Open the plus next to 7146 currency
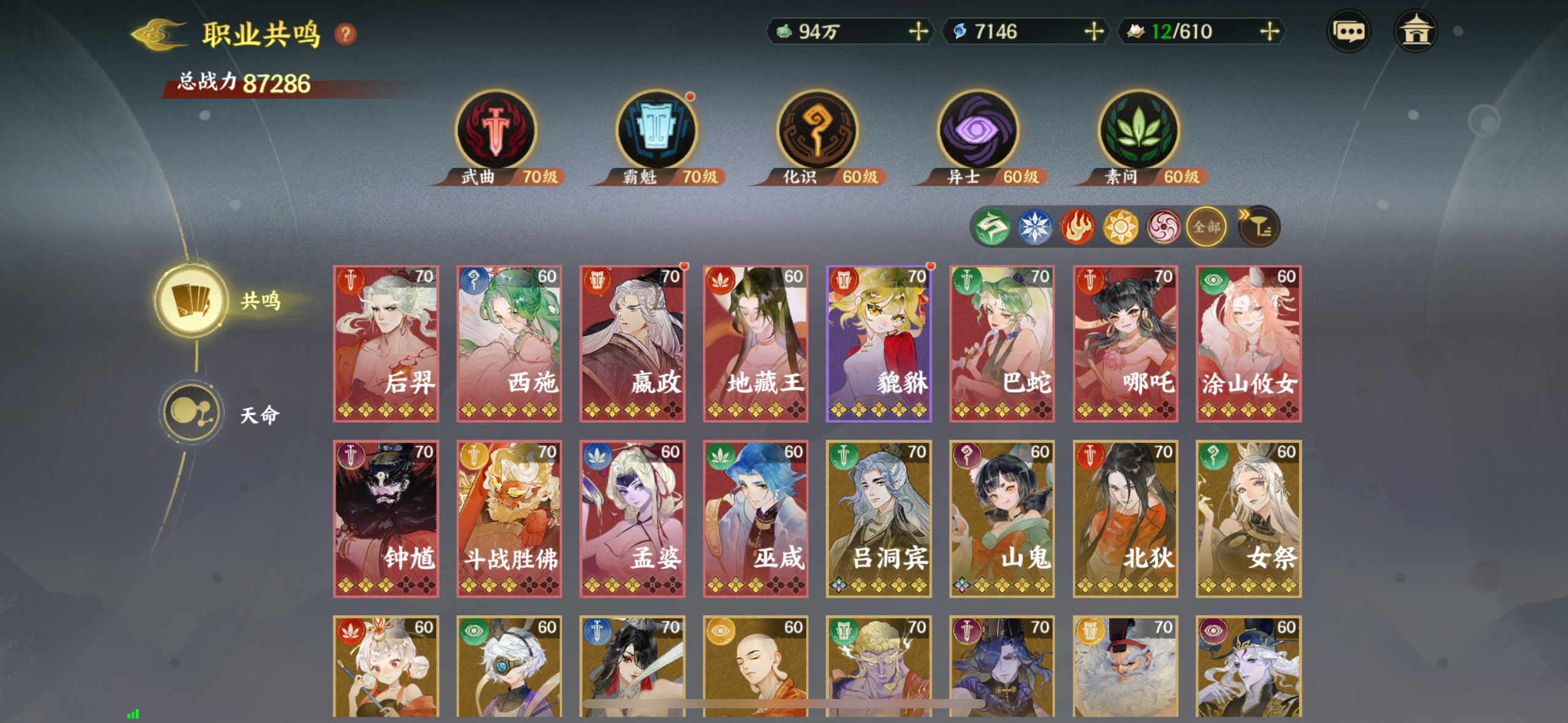 pyautogui.click(x=1092, y=31)
